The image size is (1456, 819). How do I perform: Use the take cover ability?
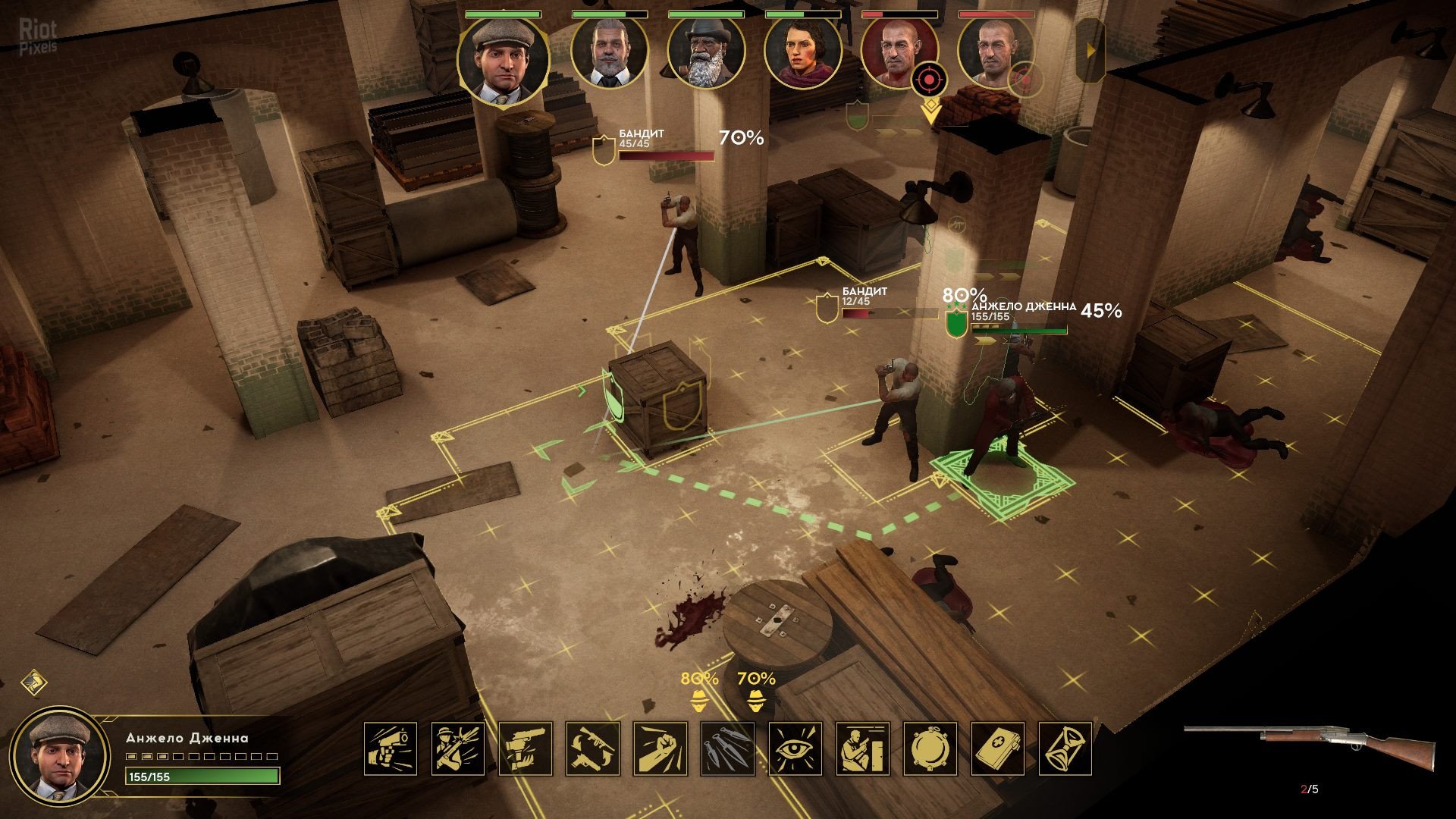pos(863,748)
